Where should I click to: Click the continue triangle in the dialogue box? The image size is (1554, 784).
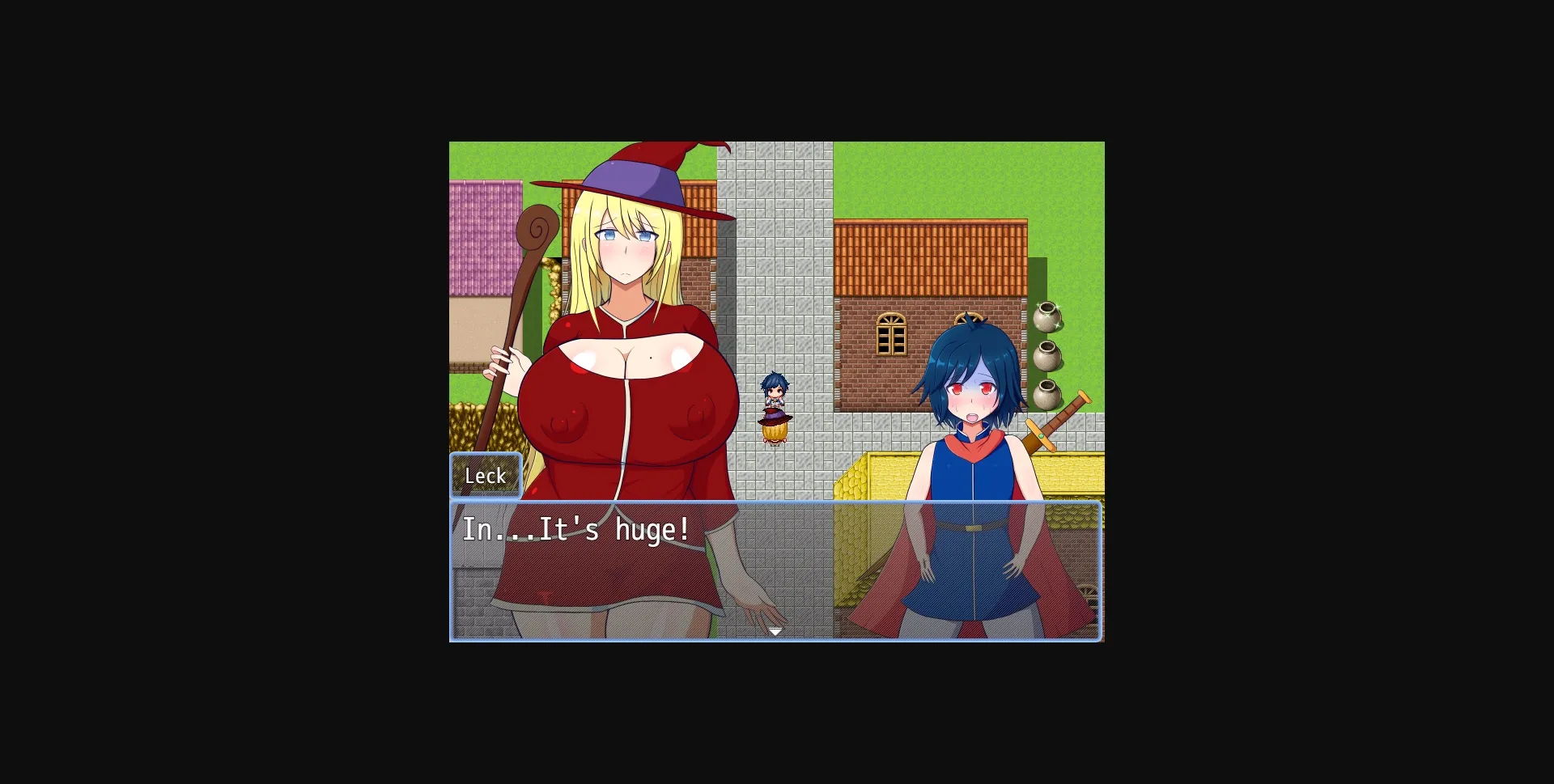click(775, 630)
